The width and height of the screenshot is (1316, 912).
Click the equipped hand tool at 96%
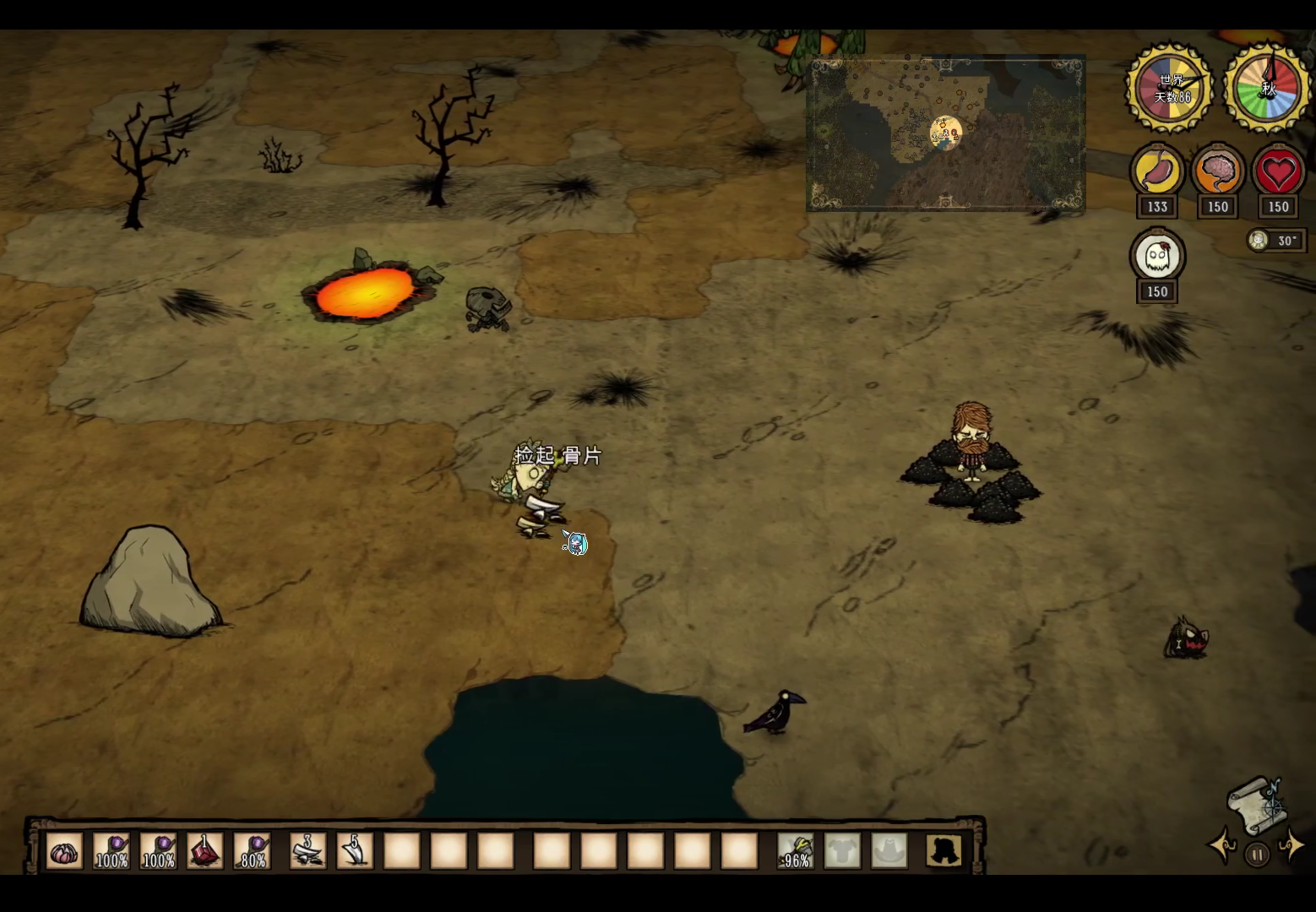pos(796,851)
